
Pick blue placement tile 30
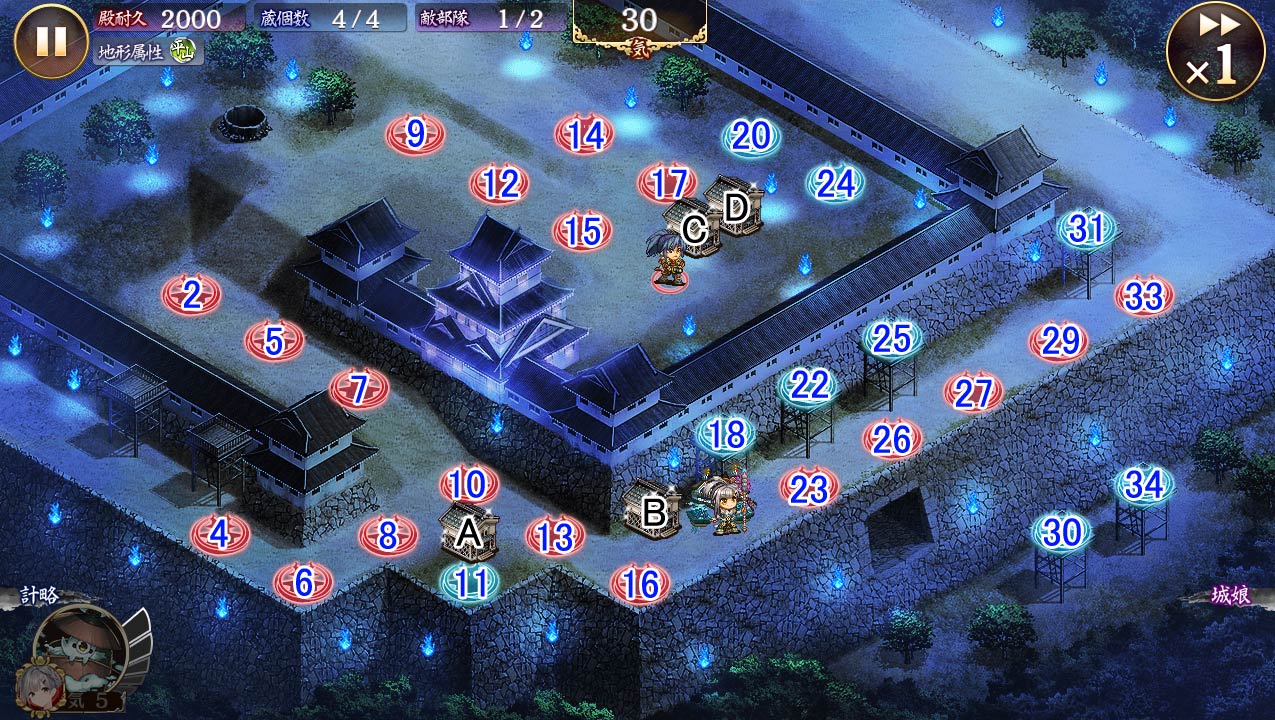(1062, 533)
